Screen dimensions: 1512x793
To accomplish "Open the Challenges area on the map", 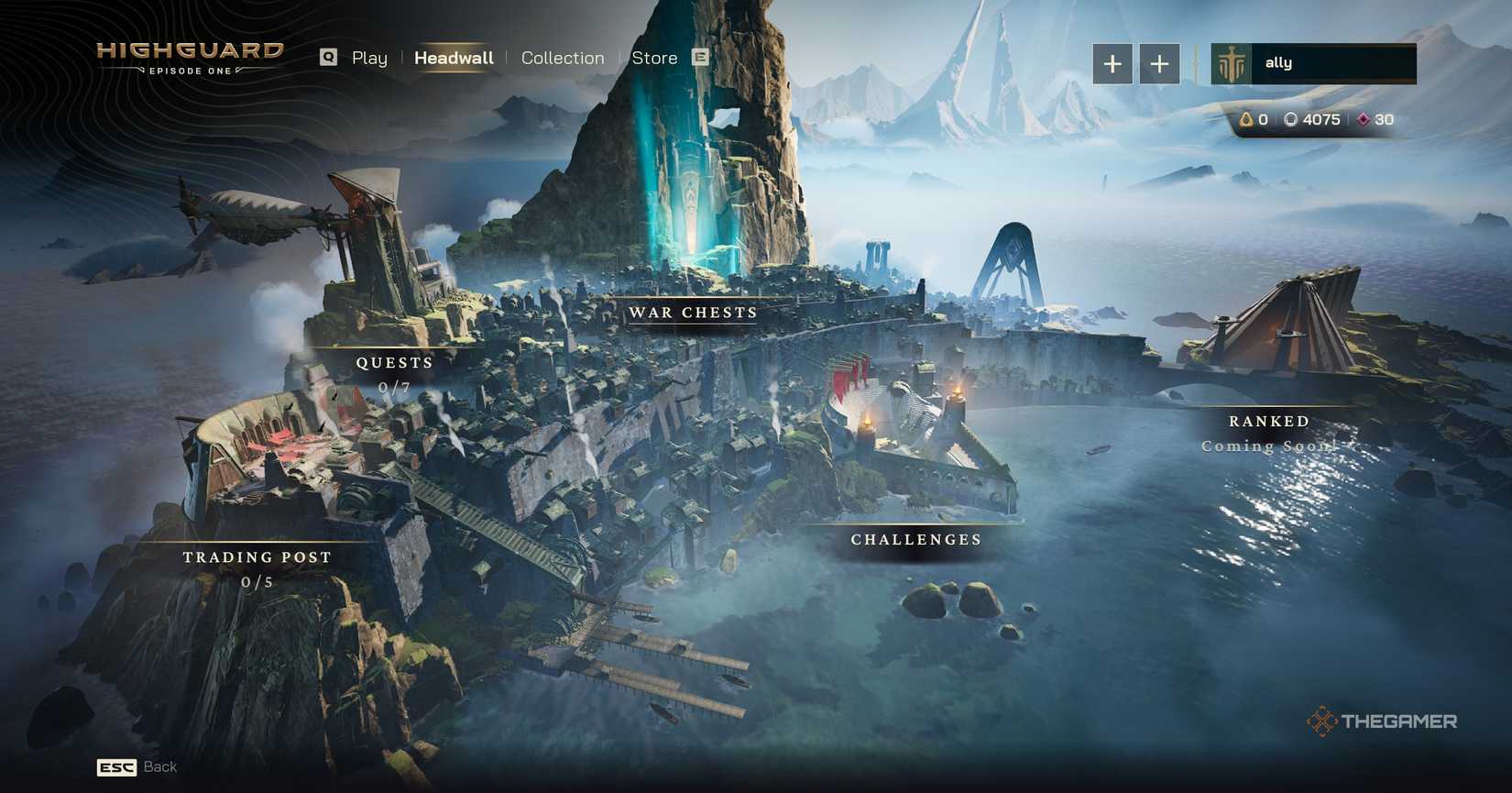I will tap(915, 539).
